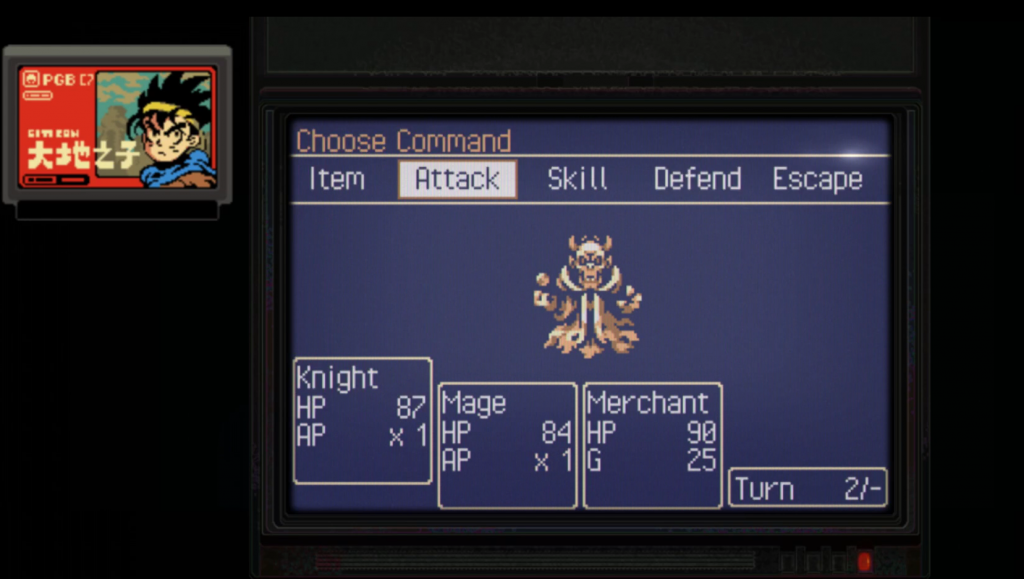Select the Mage party panel

click(x=508, y=445)
